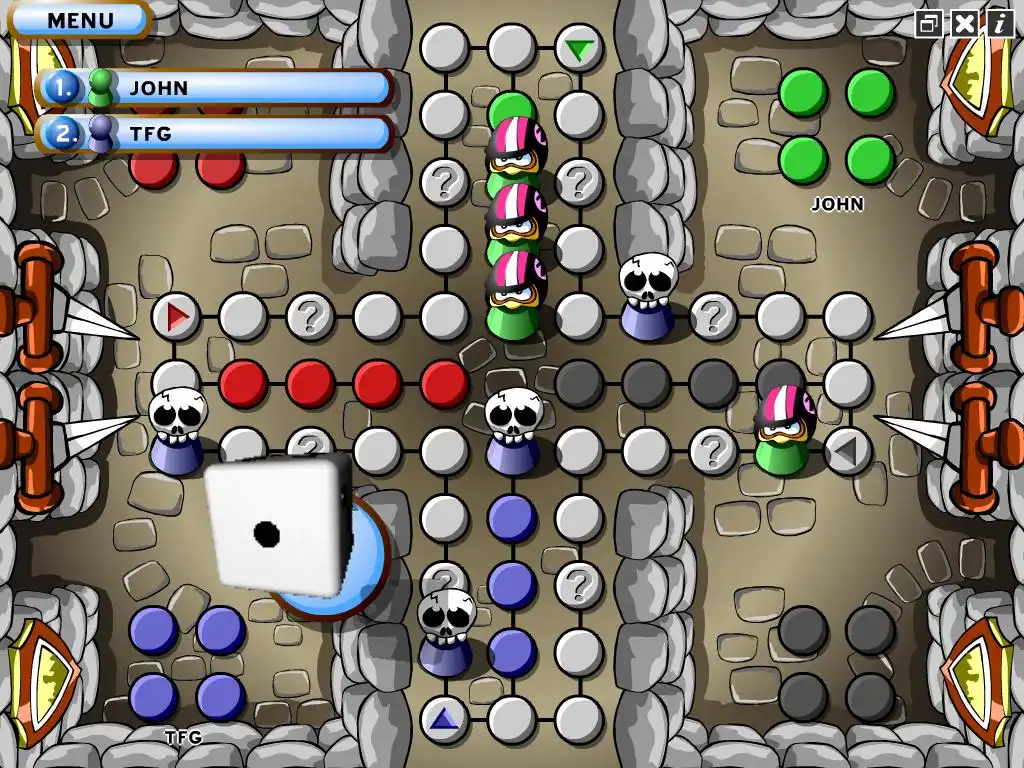Roll the white dice
The height and width of the screenshot is (768, 1024).
coord(279,527)
